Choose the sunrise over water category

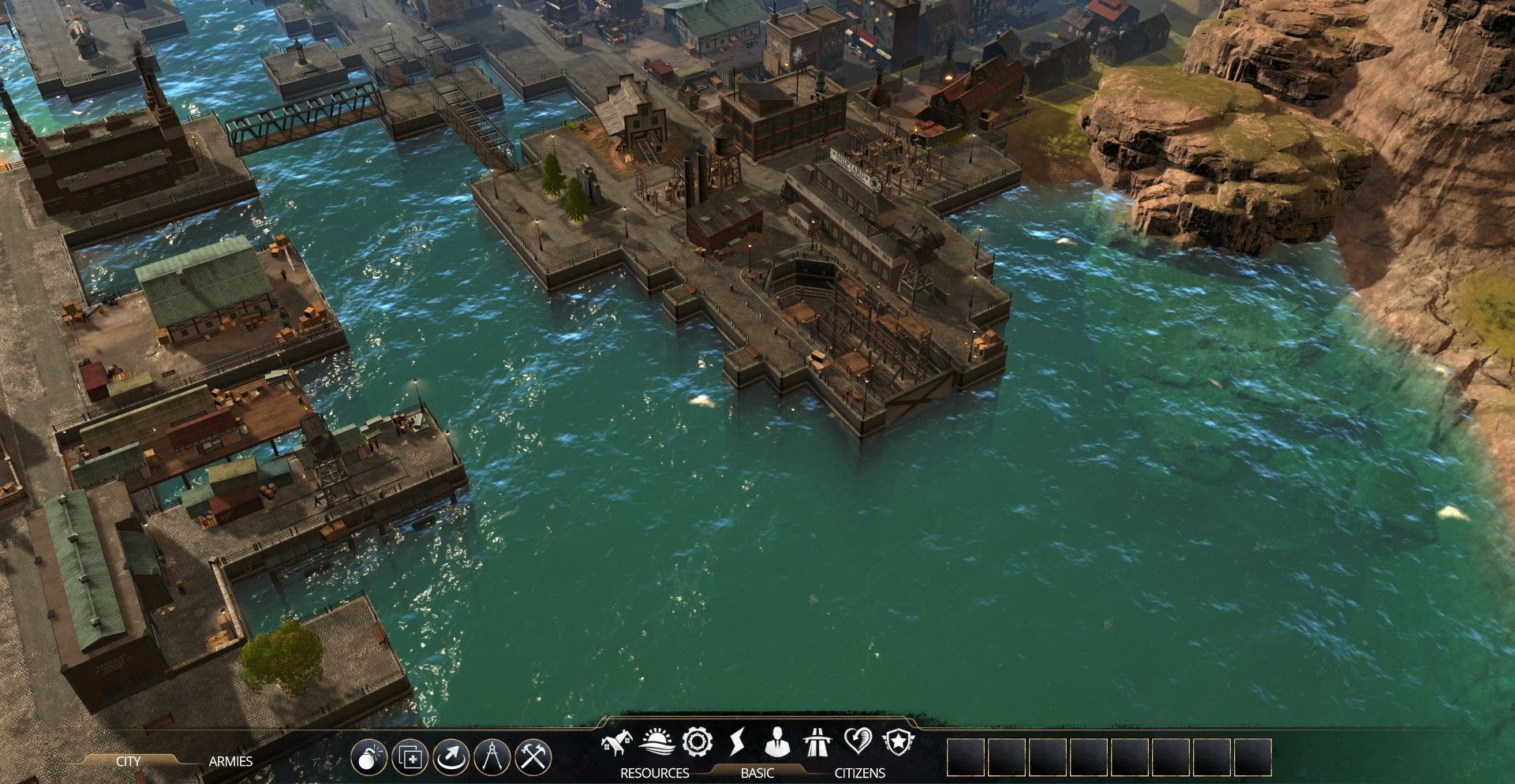click(656, 742)
